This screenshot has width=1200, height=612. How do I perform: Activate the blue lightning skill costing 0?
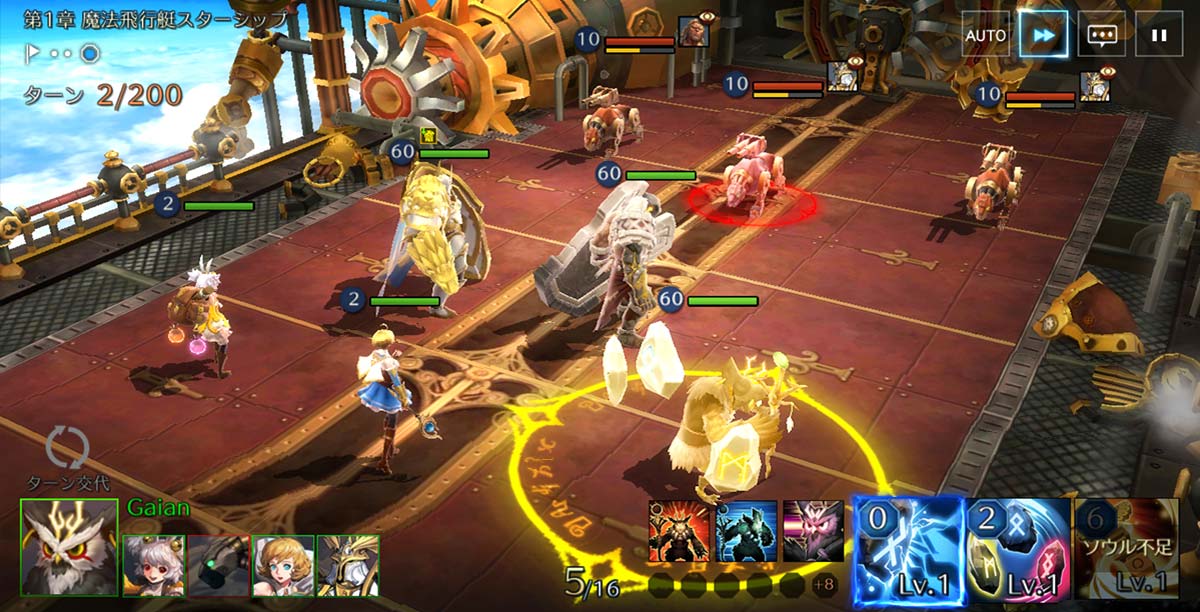tap(908, 548)
